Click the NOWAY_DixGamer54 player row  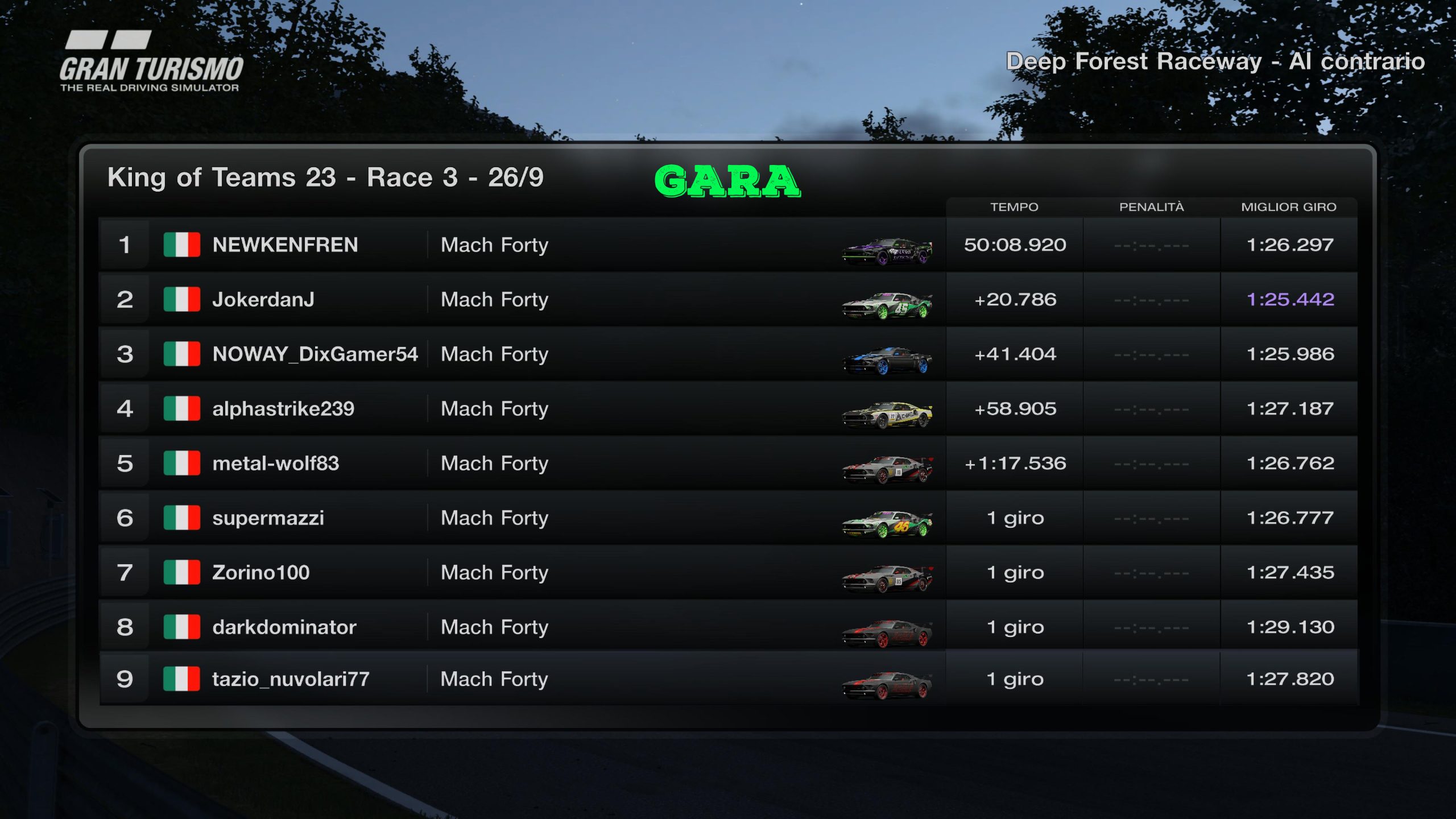point(315,354)
